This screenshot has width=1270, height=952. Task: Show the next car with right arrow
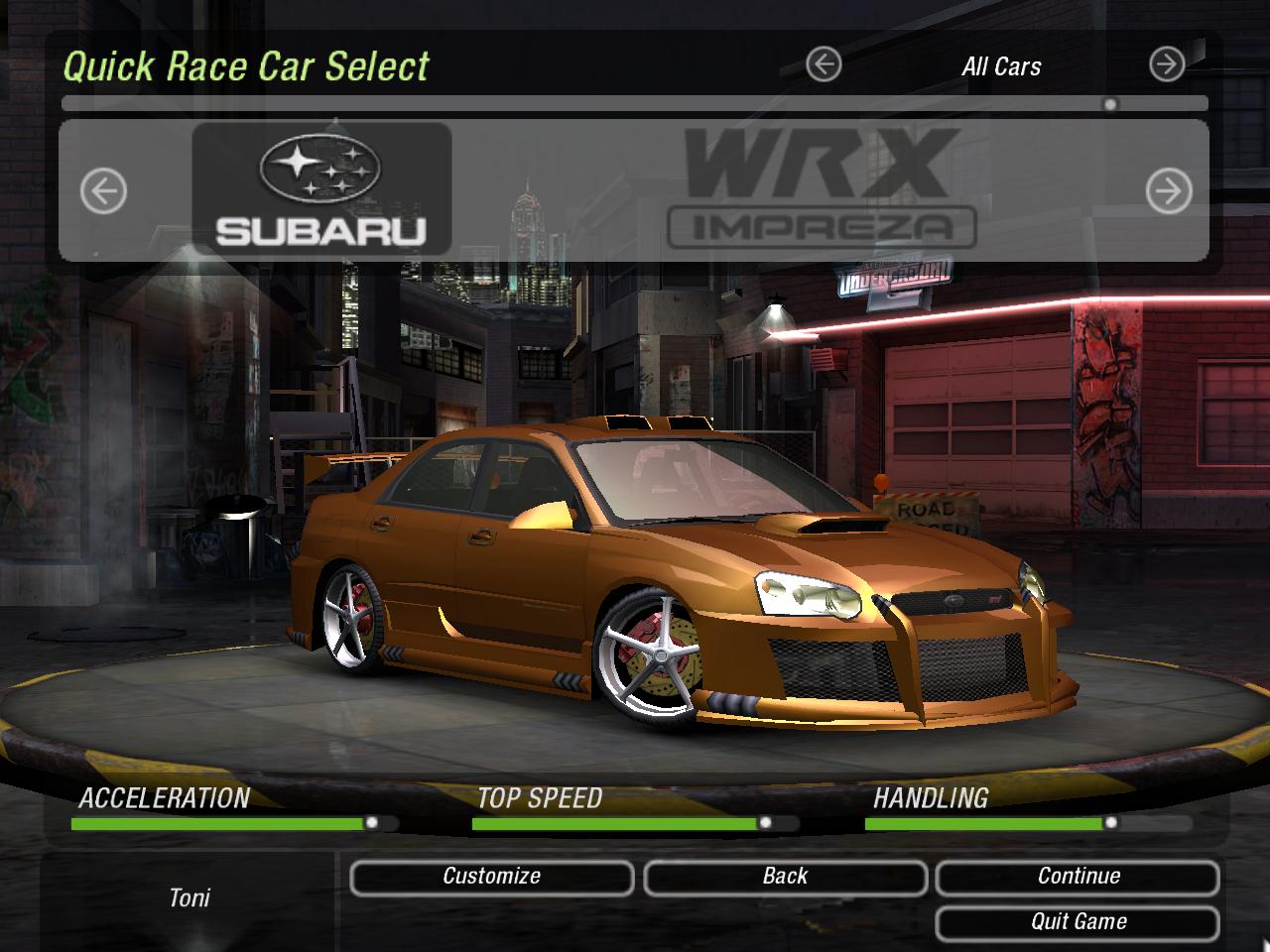click(x=1169, y=190)
